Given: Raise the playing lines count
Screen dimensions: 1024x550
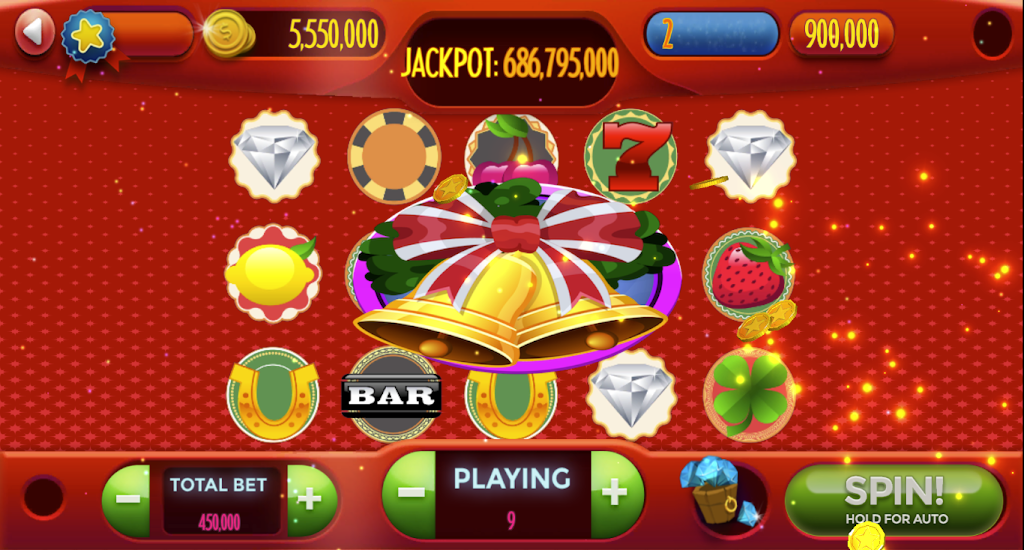Looking at the screenshot, I should pyautogui.click(x=615, y=493).
